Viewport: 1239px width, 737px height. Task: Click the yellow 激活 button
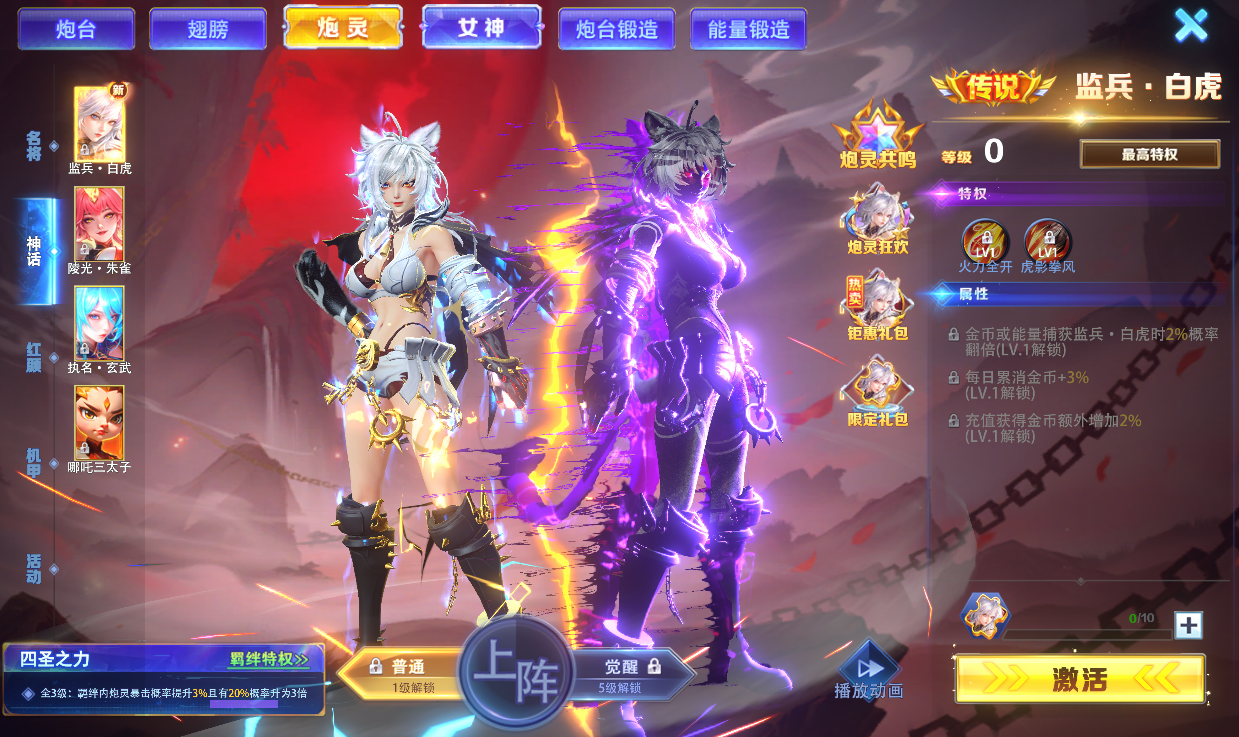1080,680
